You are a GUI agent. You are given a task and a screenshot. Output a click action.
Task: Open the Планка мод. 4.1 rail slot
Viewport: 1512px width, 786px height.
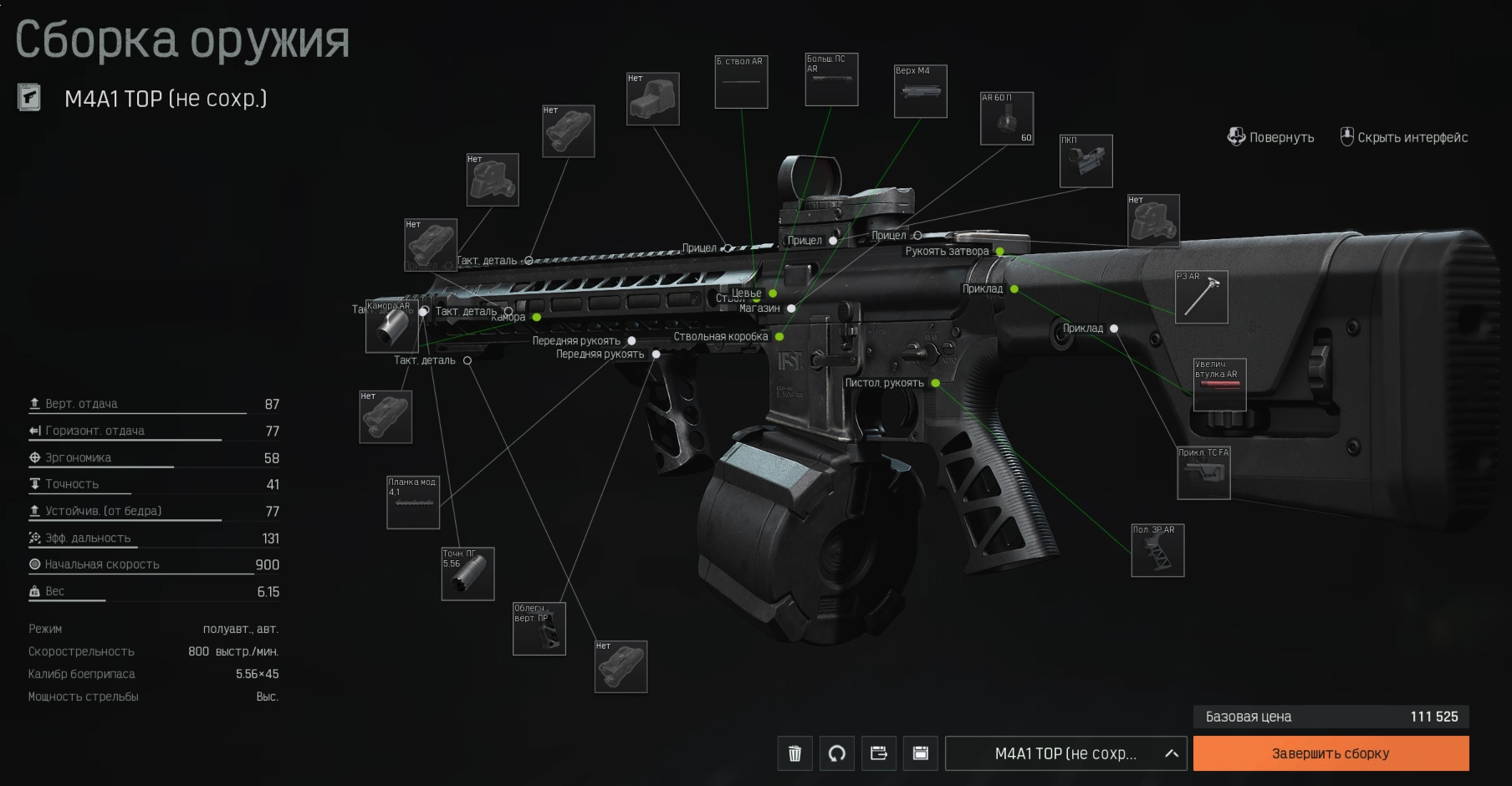point(412,503)
